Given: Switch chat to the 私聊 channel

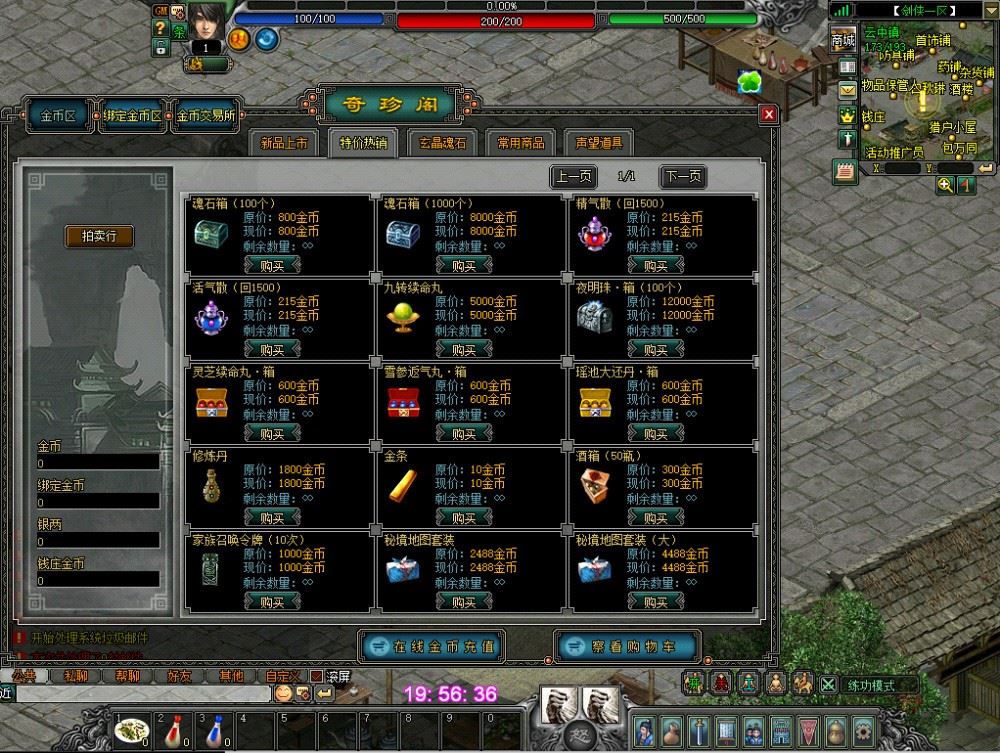Looking at the screenshot, I should pyautogui.click(x=75, y=676).
